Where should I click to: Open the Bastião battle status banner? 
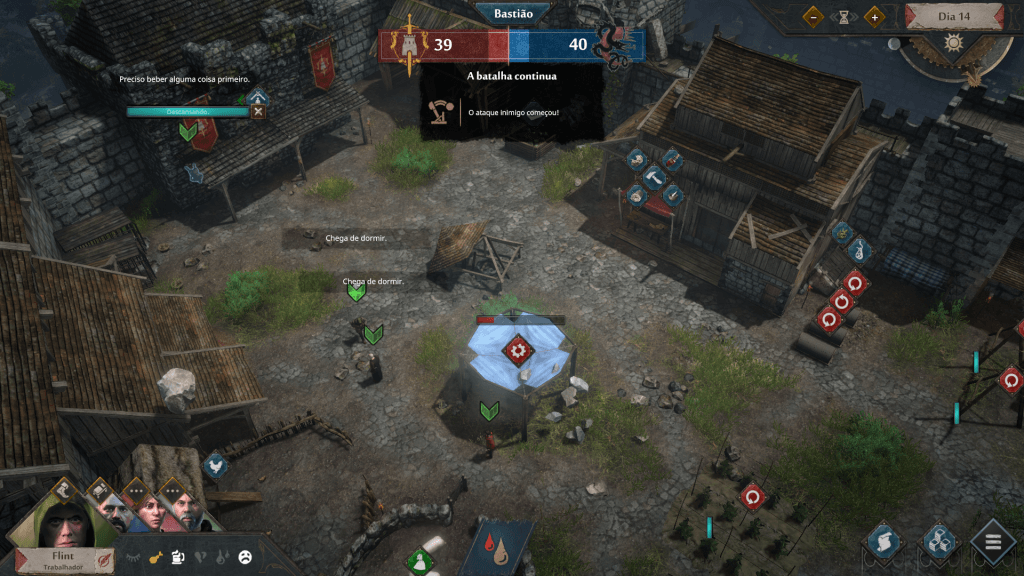pyautogui.click(x=511, y=14)
